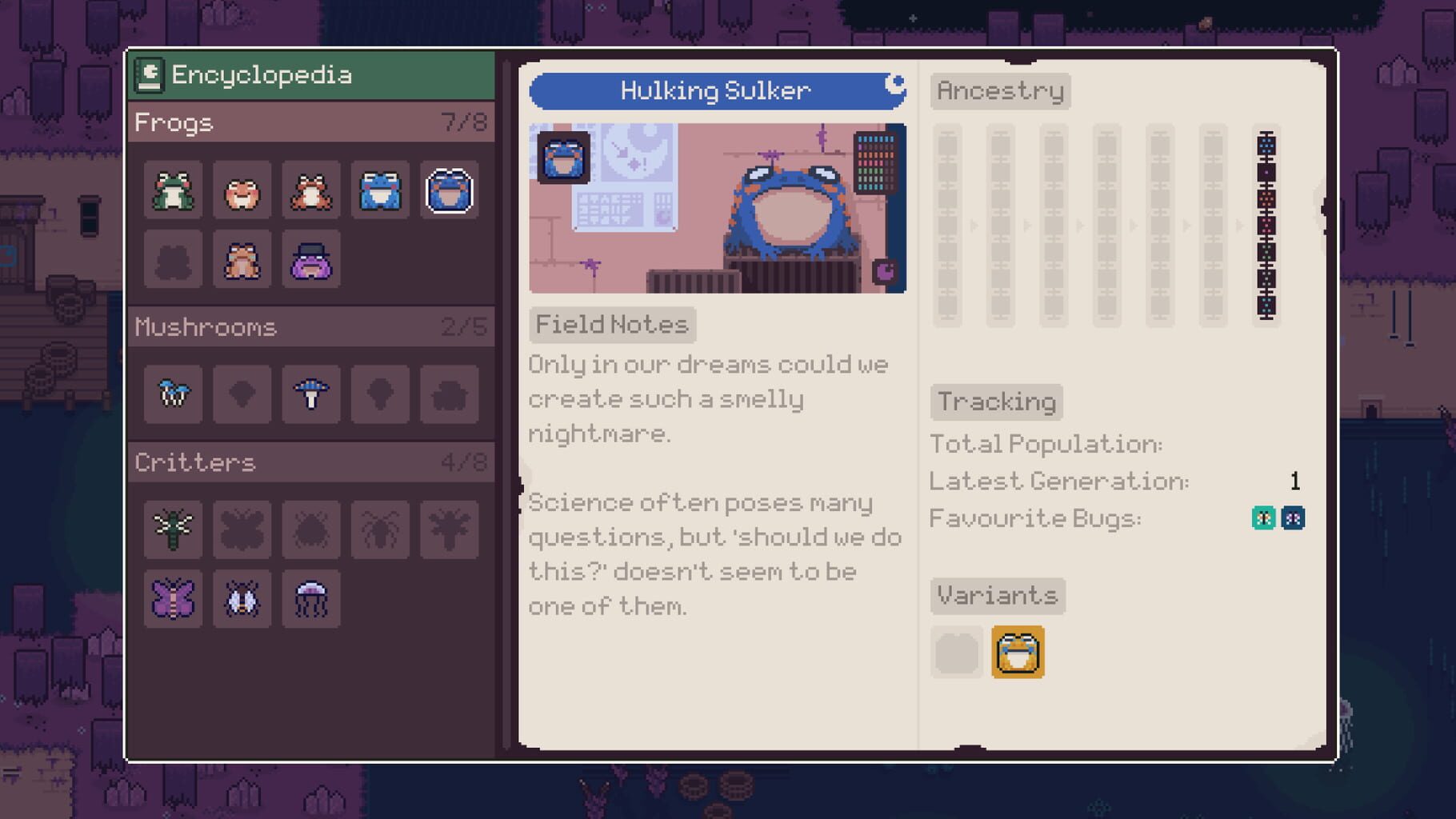Click the purple frog wearing a hat
The image size is (1456, 819).
[311, 260]
